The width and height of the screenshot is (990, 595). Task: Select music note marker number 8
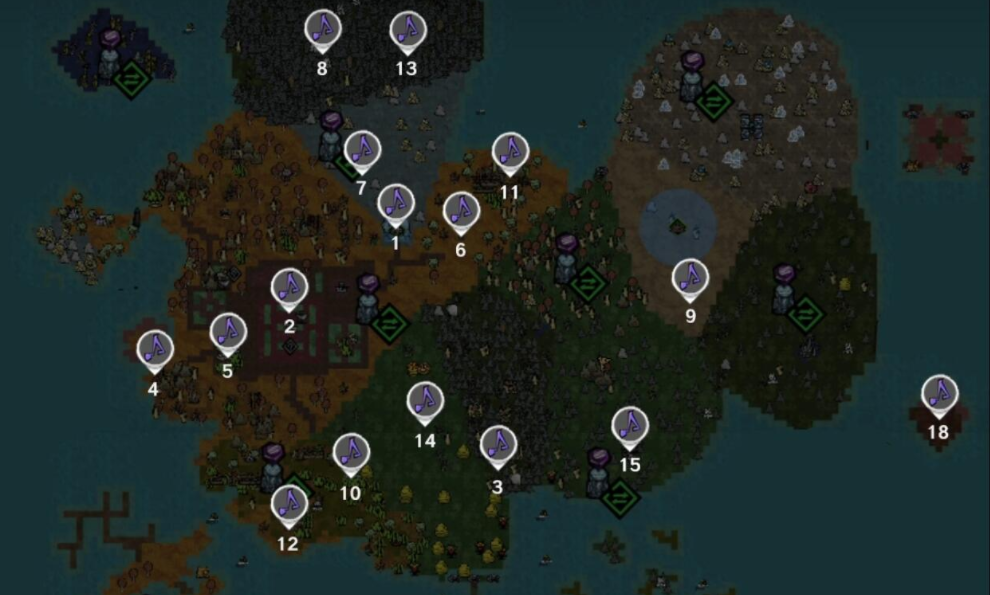322,30
